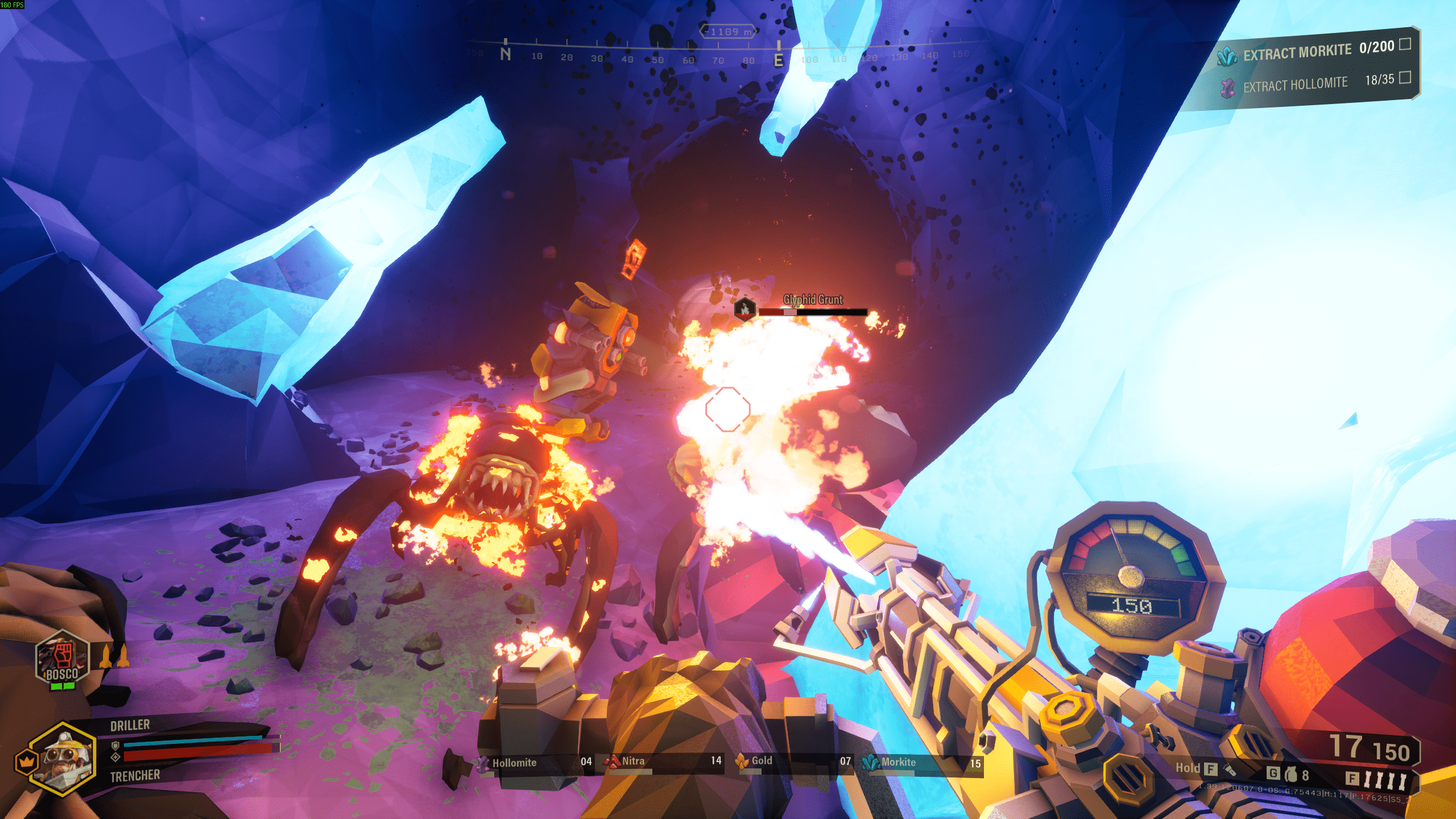Select the Extract Morkite objective row
Image resolution: width=1456 pixels, height=819 pixels.
pyautogui.click(x=1314, y=51)
